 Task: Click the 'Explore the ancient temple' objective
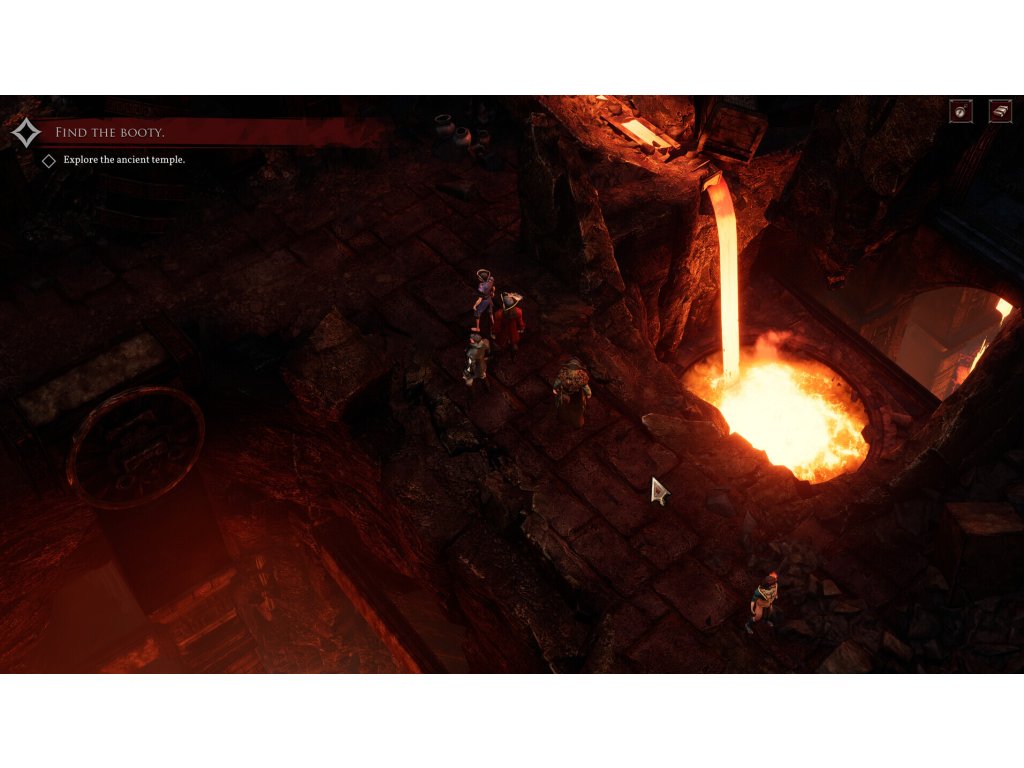tap(124, 160)
